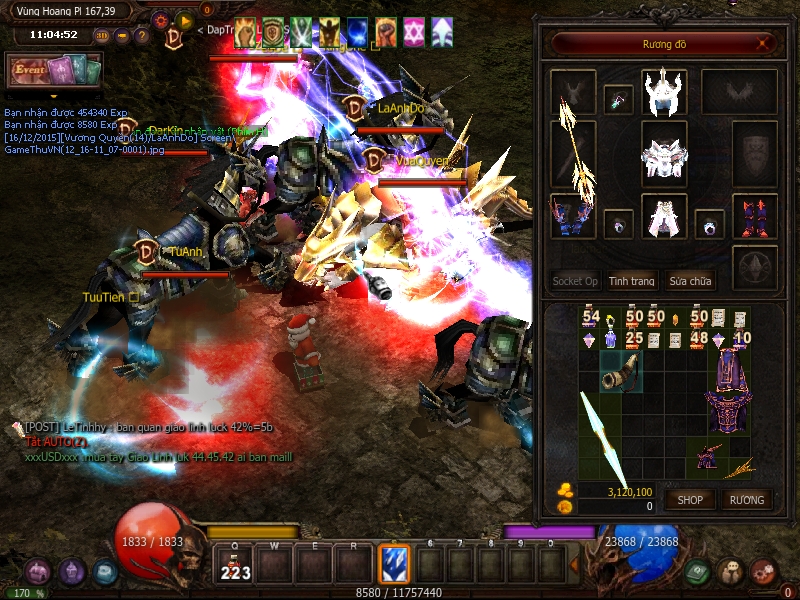This screenshot has width=800, height=600.
Task: Select the equipped necklace pendant slot
Action: pyautogui.click(x=618, y=98)
